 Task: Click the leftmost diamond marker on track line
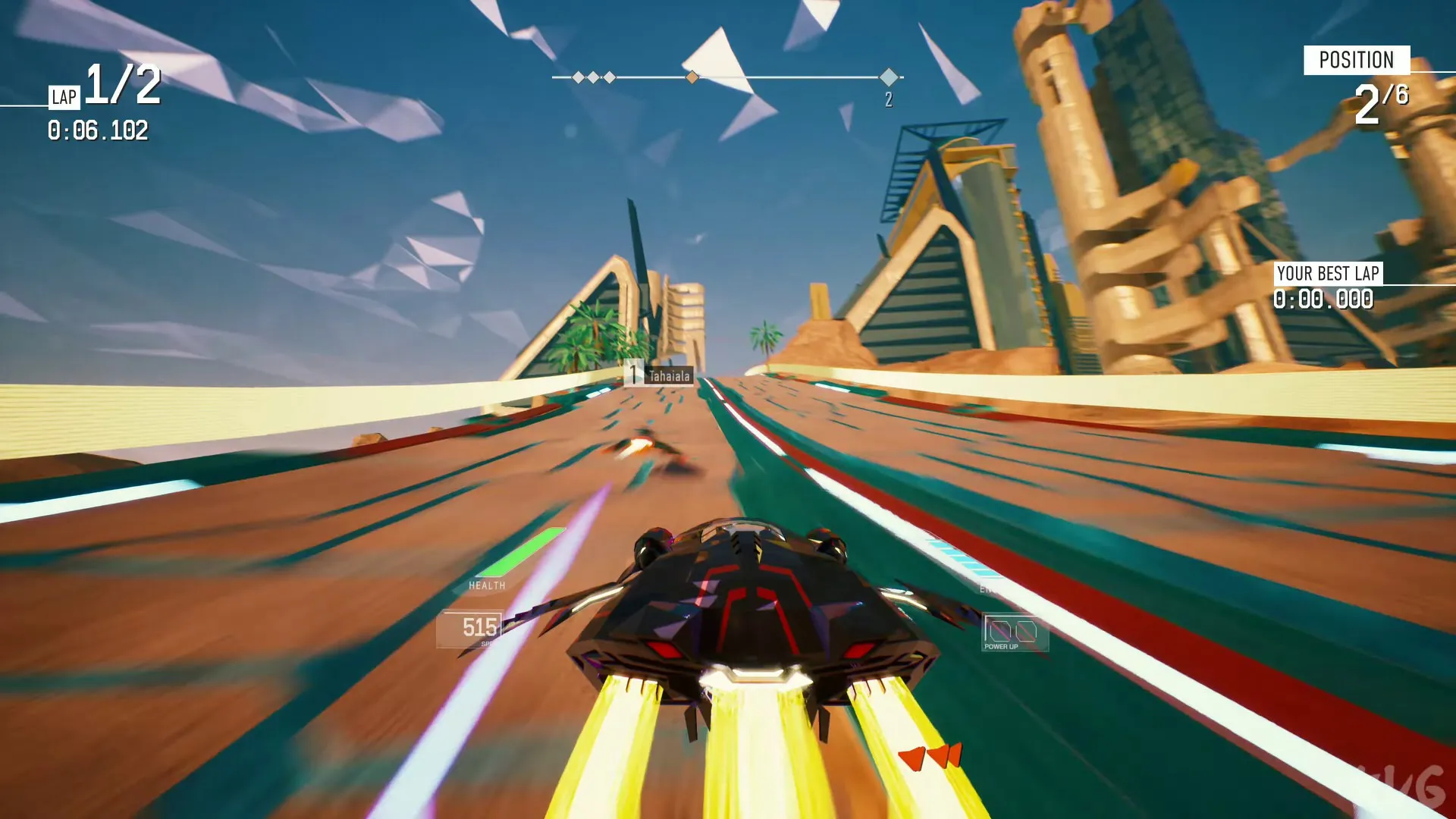579,77
